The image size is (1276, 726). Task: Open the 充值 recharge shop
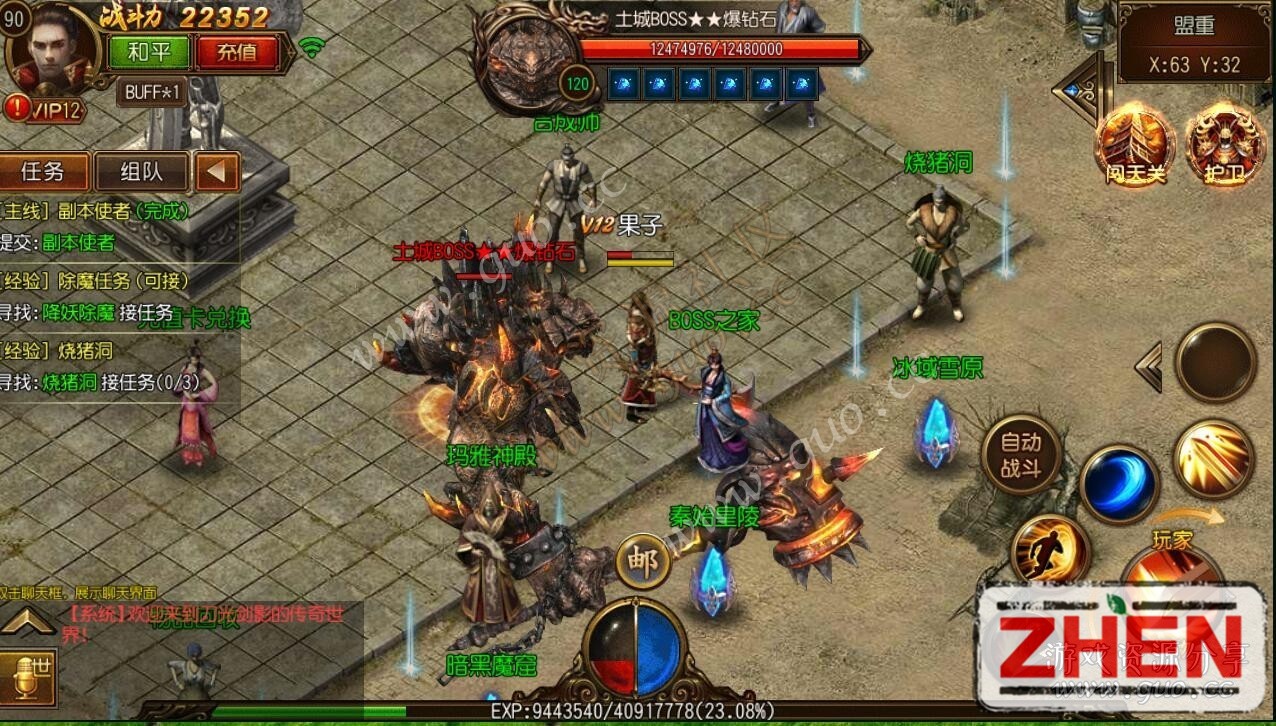[x=236, y=52]
